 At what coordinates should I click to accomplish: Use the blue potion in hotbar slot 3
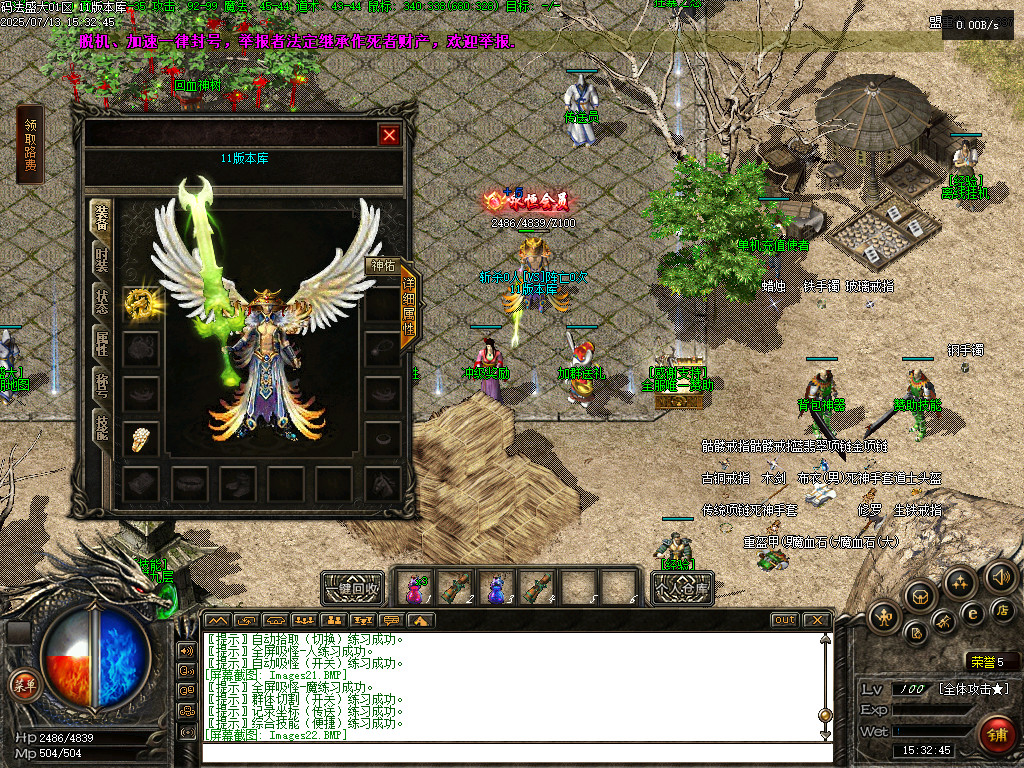pyautogui.click(x=496, y=587)
